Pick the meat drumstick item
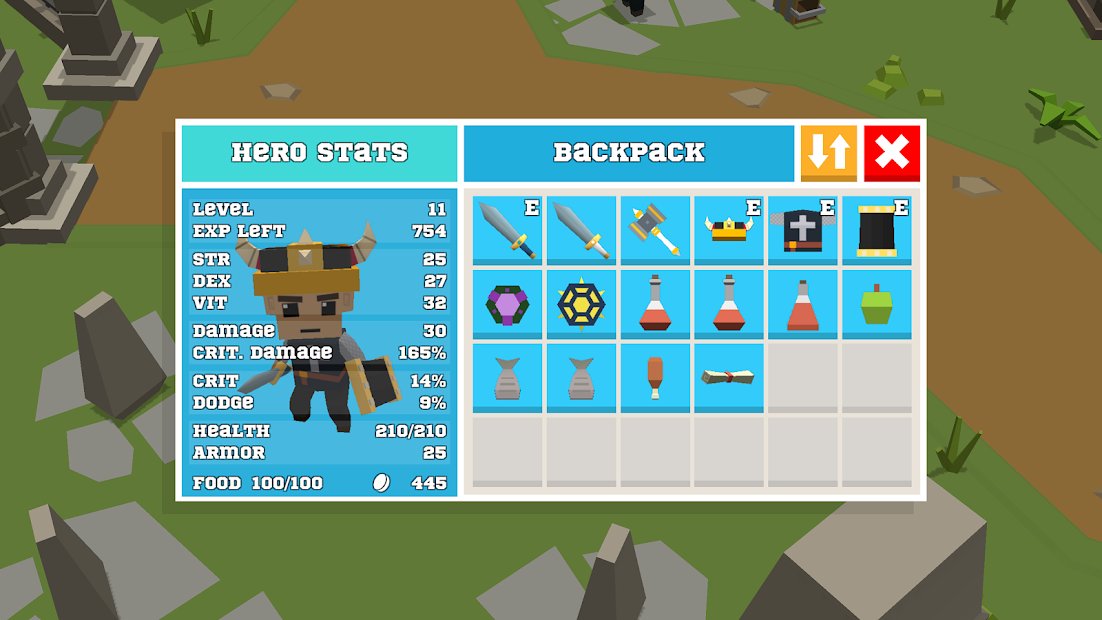 pos(655,377)
